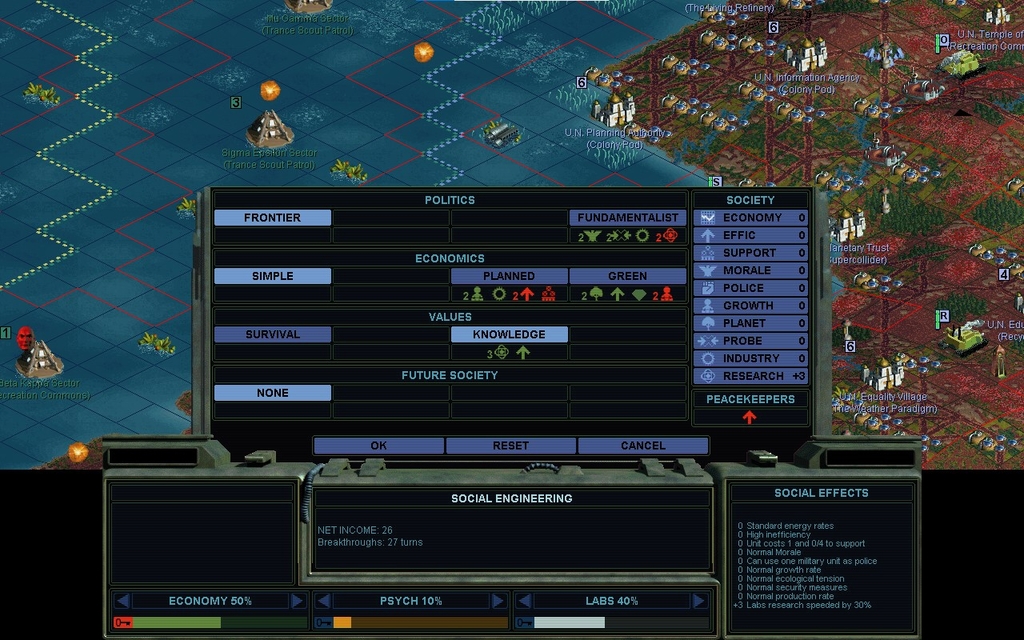This screenshot has height=640, width=1024.
Task: Switch economics to Planned
Action: pos(509,276)
